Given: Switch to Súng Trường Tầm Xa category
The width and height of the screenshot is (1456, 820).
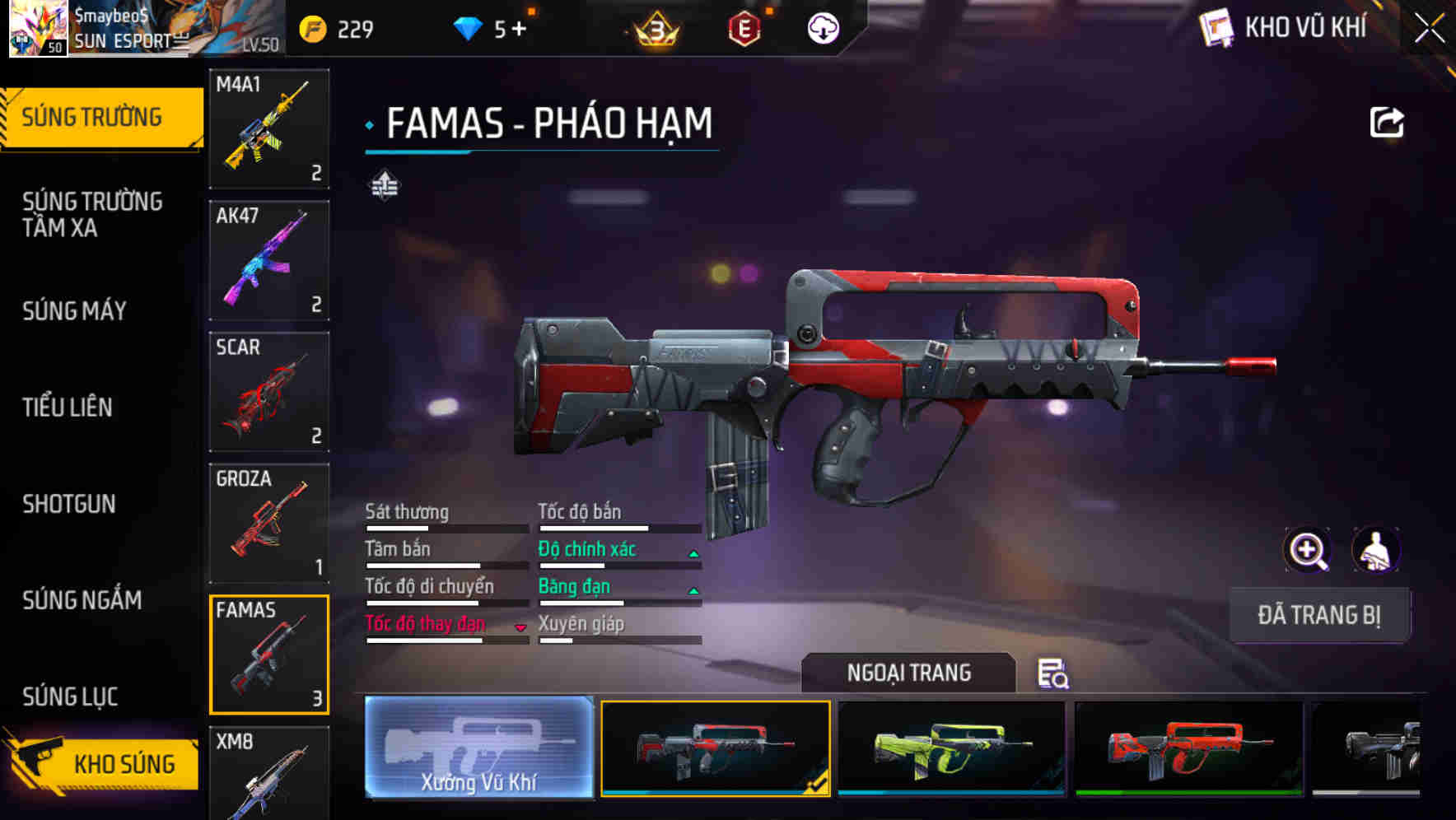Looking at the screenshot, I should pyautogui.click(x=92, y=214).
